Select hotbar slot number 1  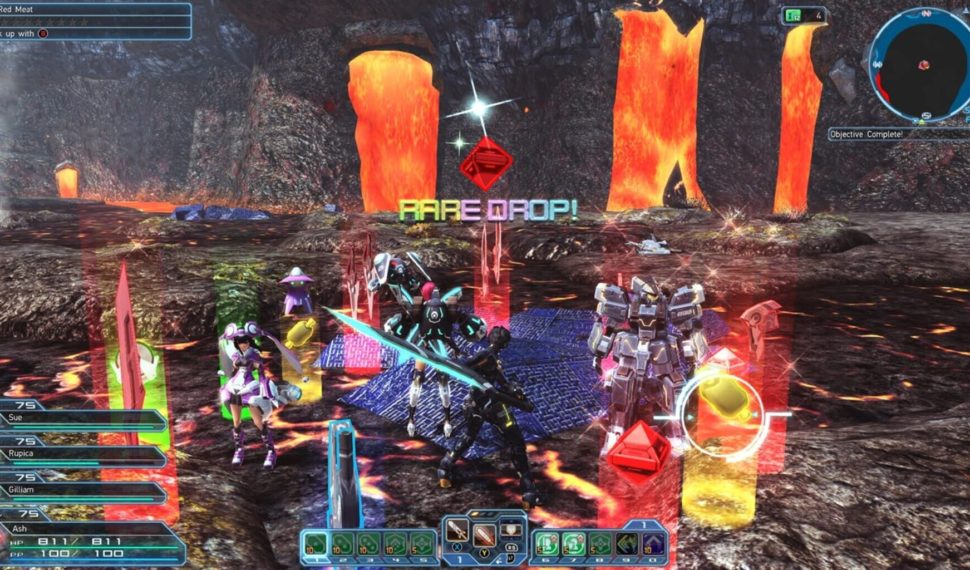click(317, 543)
